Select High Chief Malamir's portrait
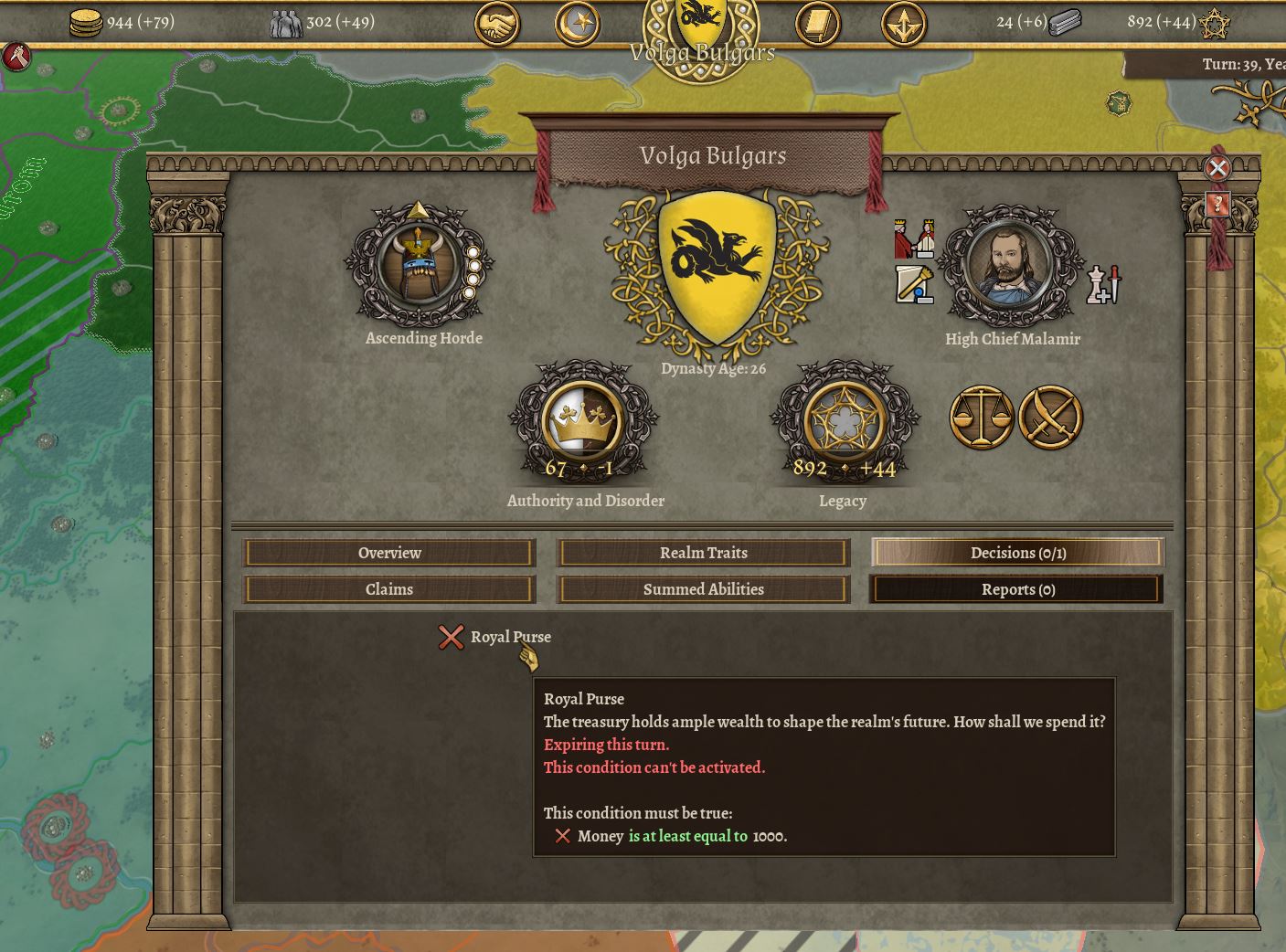 (1010, 264)
